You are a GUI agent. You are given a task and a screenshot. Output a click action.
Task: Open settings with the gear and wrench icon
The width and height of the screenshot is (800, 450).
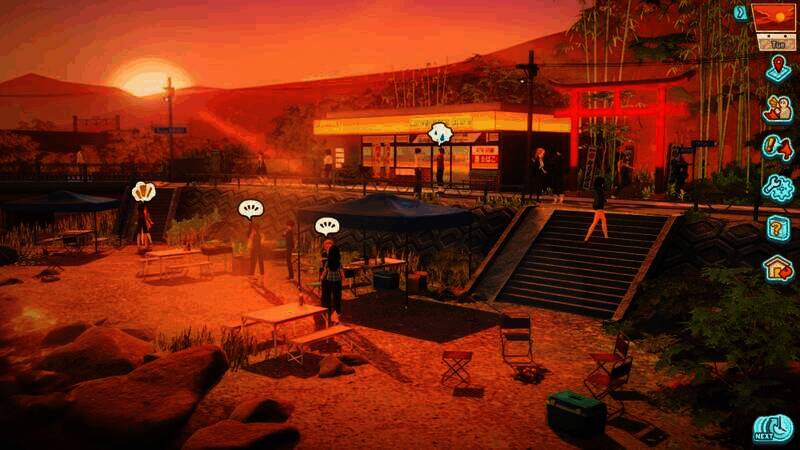pos(778,187)
